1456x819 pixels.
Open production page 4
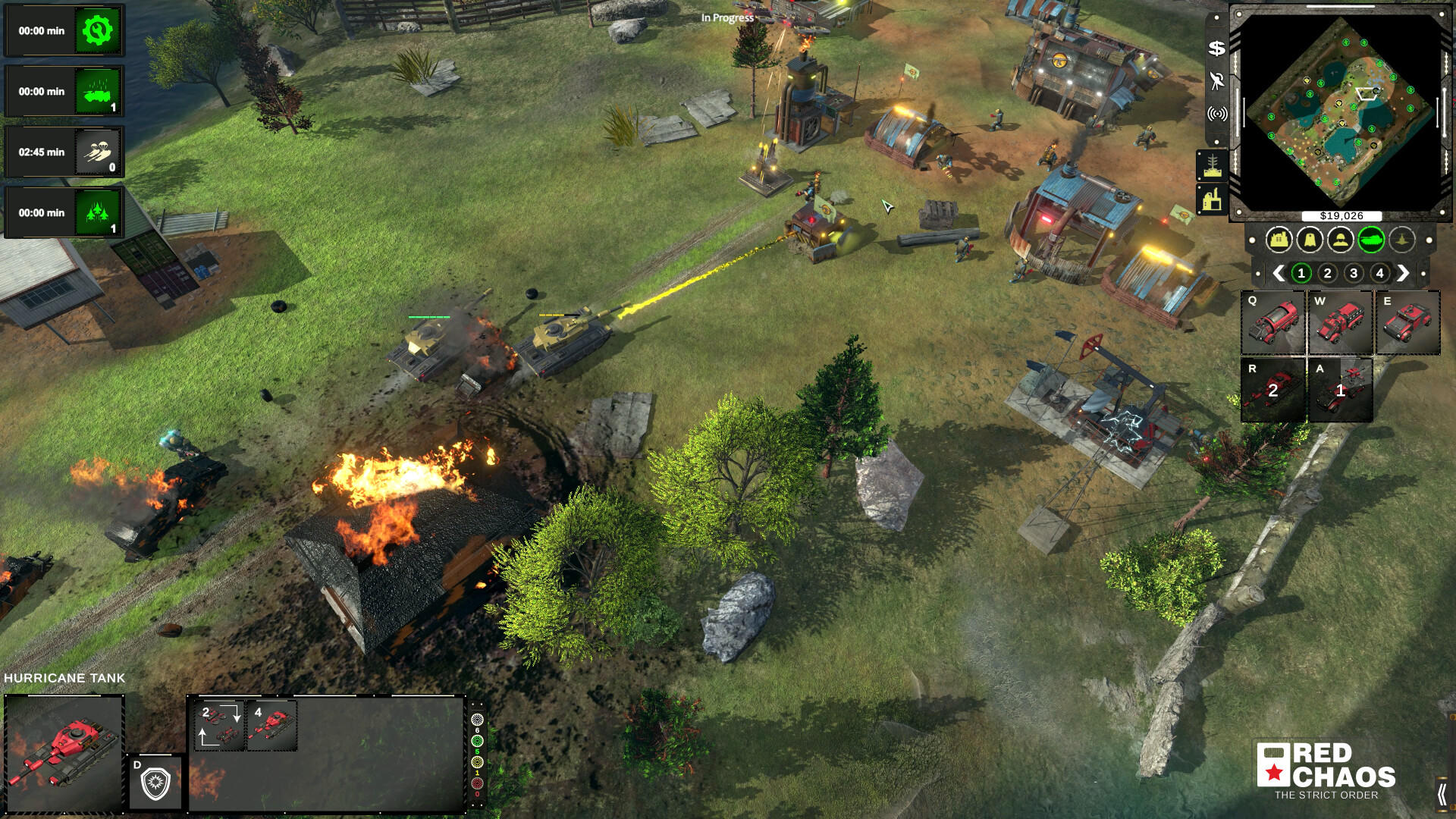click(1379, 272)
